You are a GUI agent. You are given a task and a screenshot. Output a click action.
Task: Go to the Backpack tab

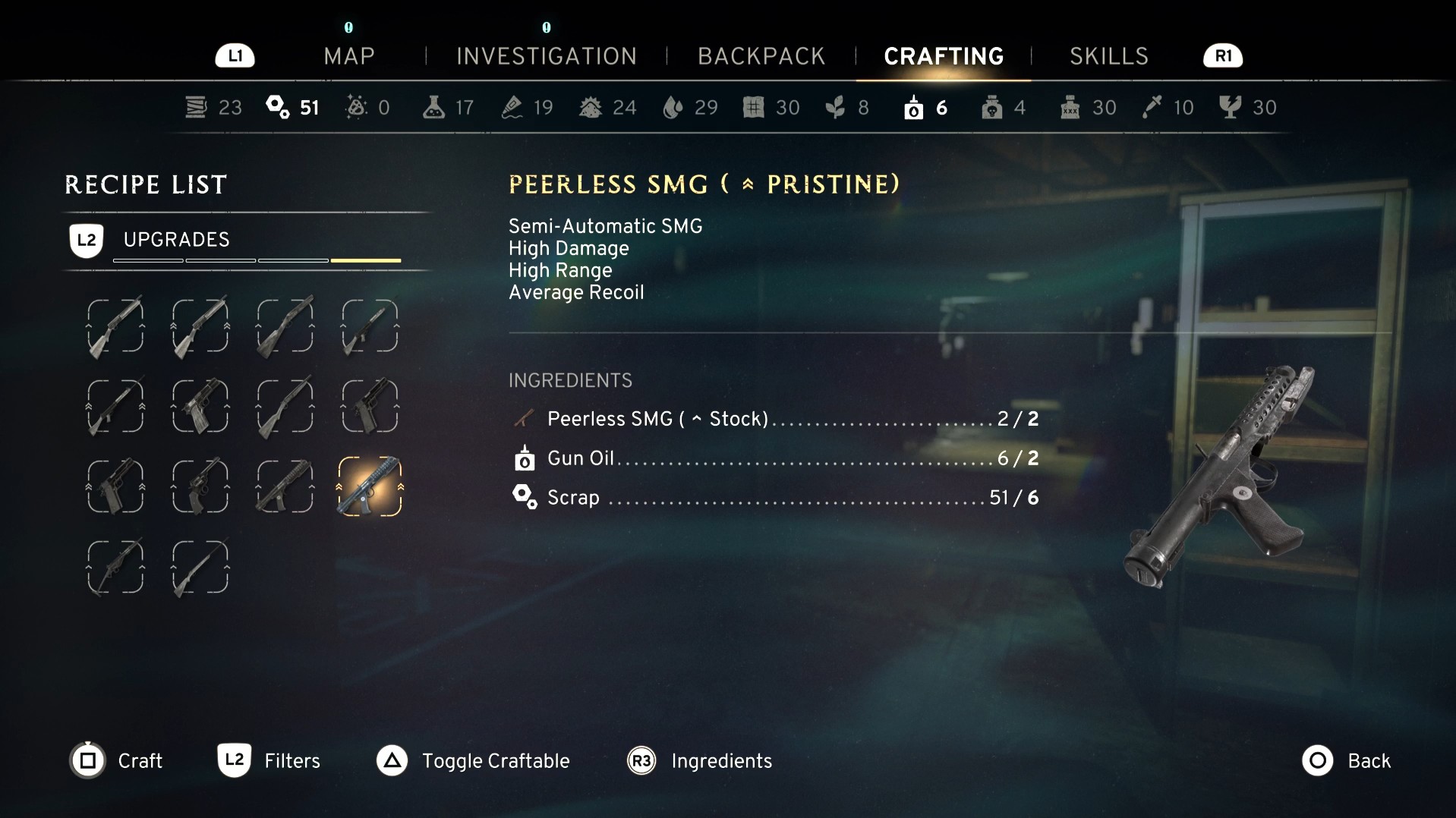tap(761, 56)
